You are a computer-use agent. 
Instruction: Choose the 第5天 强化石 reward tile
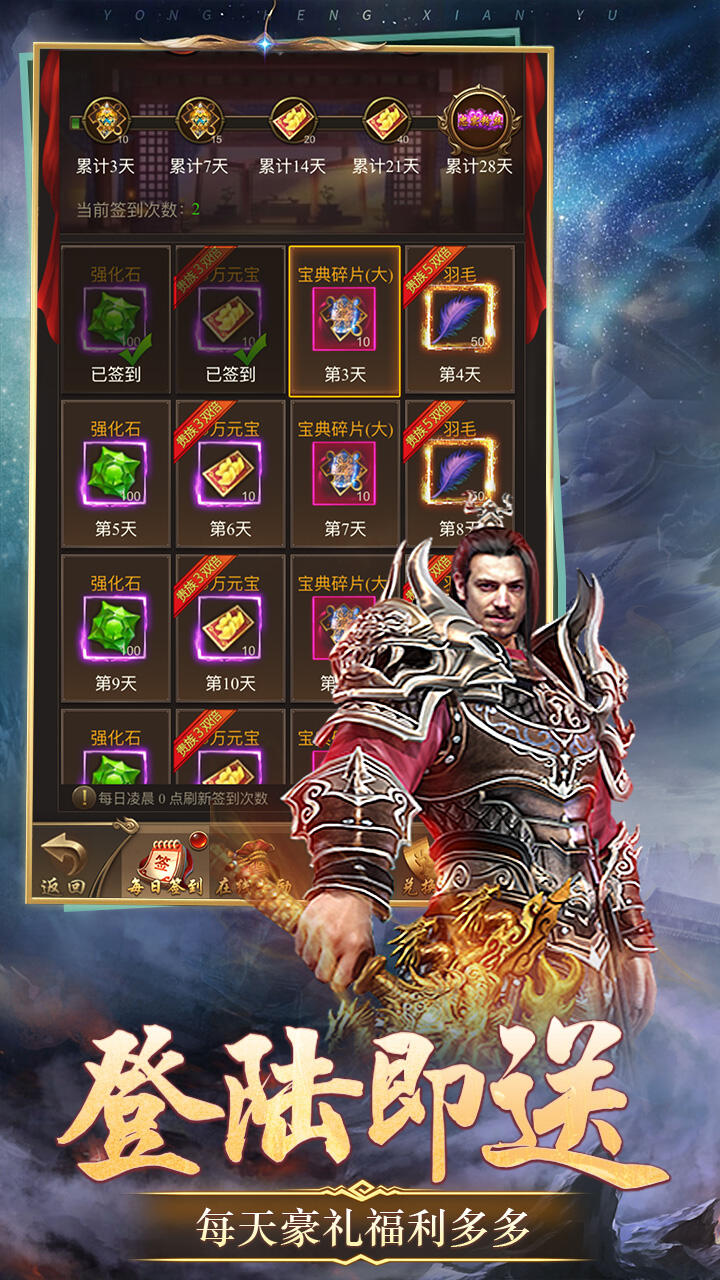coord(116,474)
